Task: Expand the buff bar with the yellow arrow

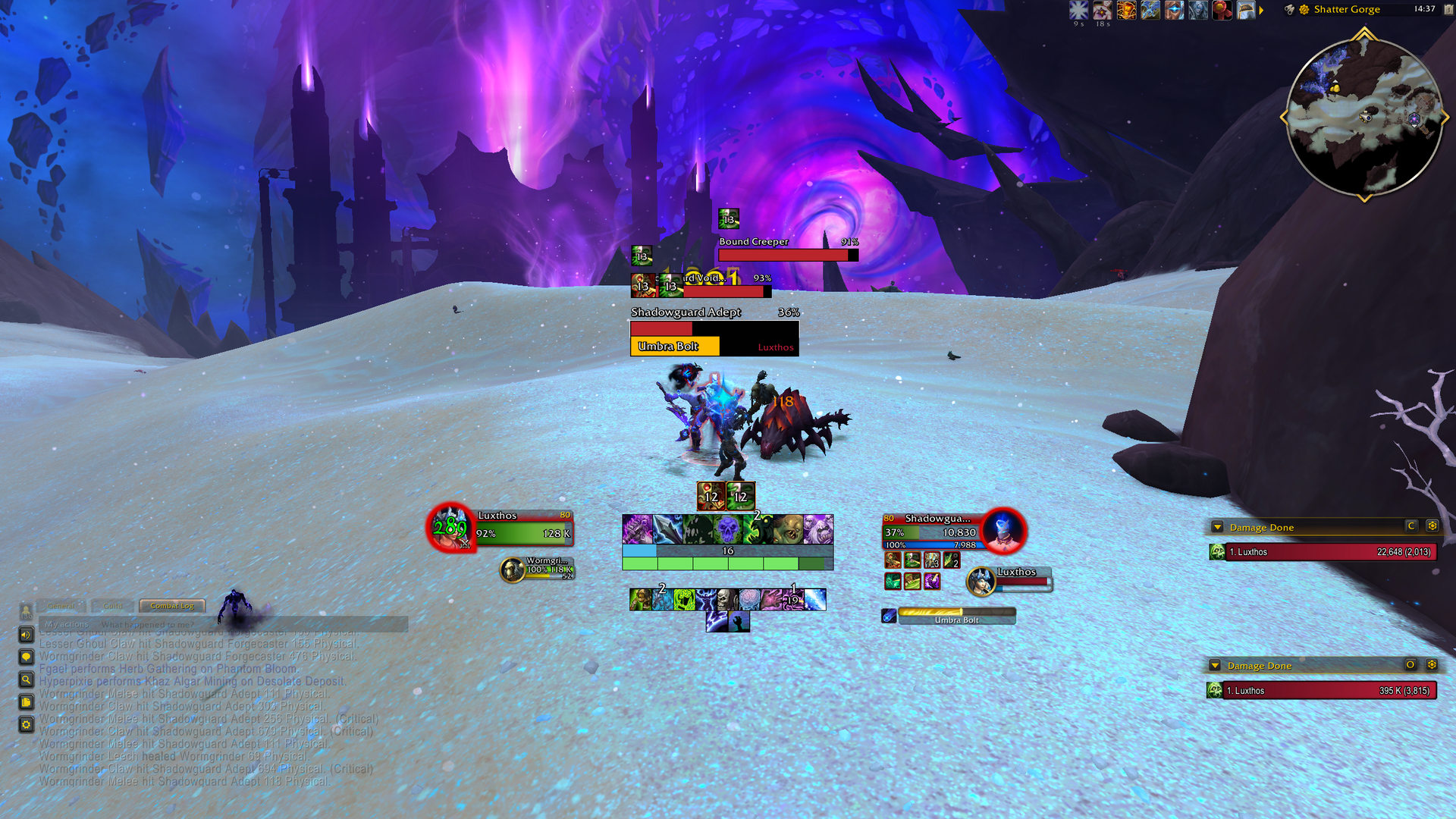Action: 1261,11
